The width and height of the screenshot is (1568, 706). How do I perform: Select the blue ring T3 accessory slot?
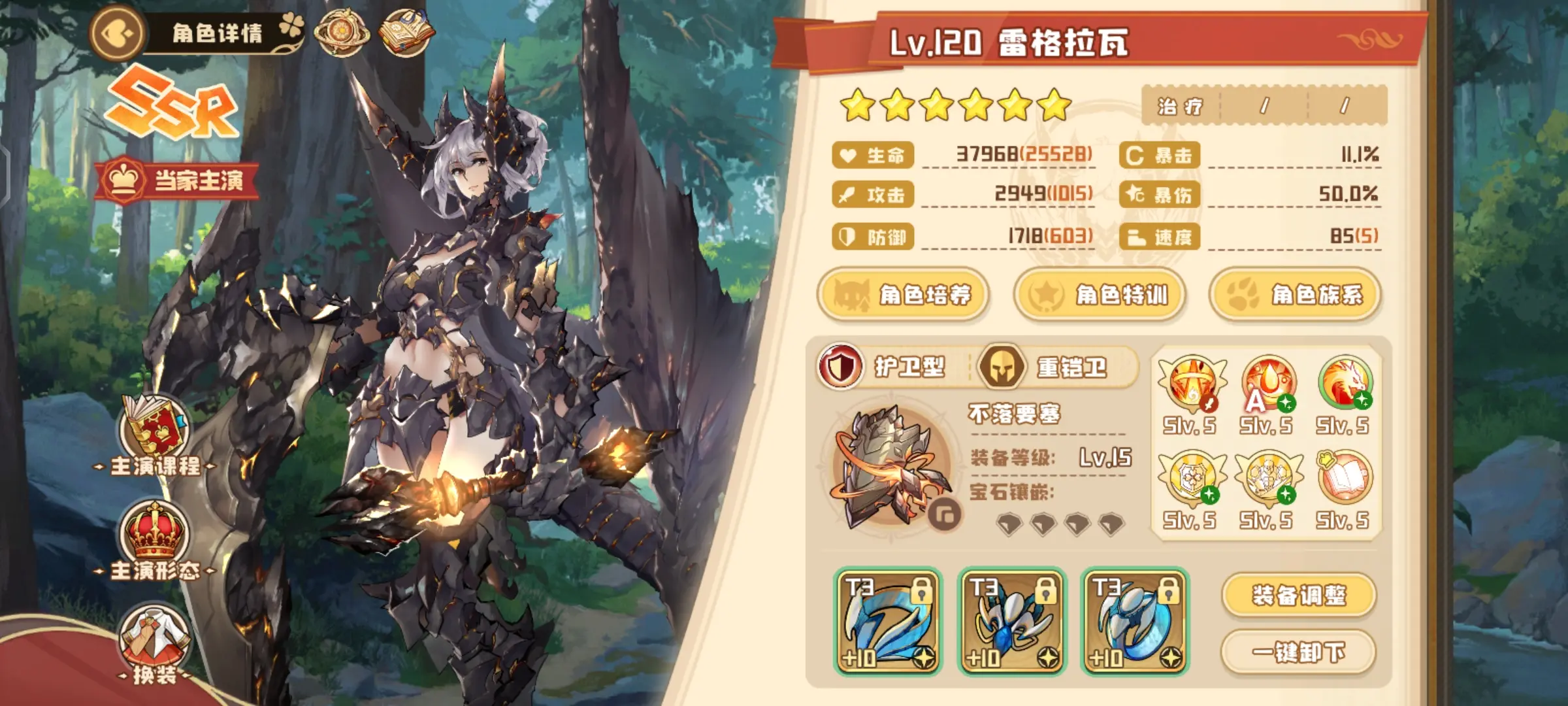1135,622
